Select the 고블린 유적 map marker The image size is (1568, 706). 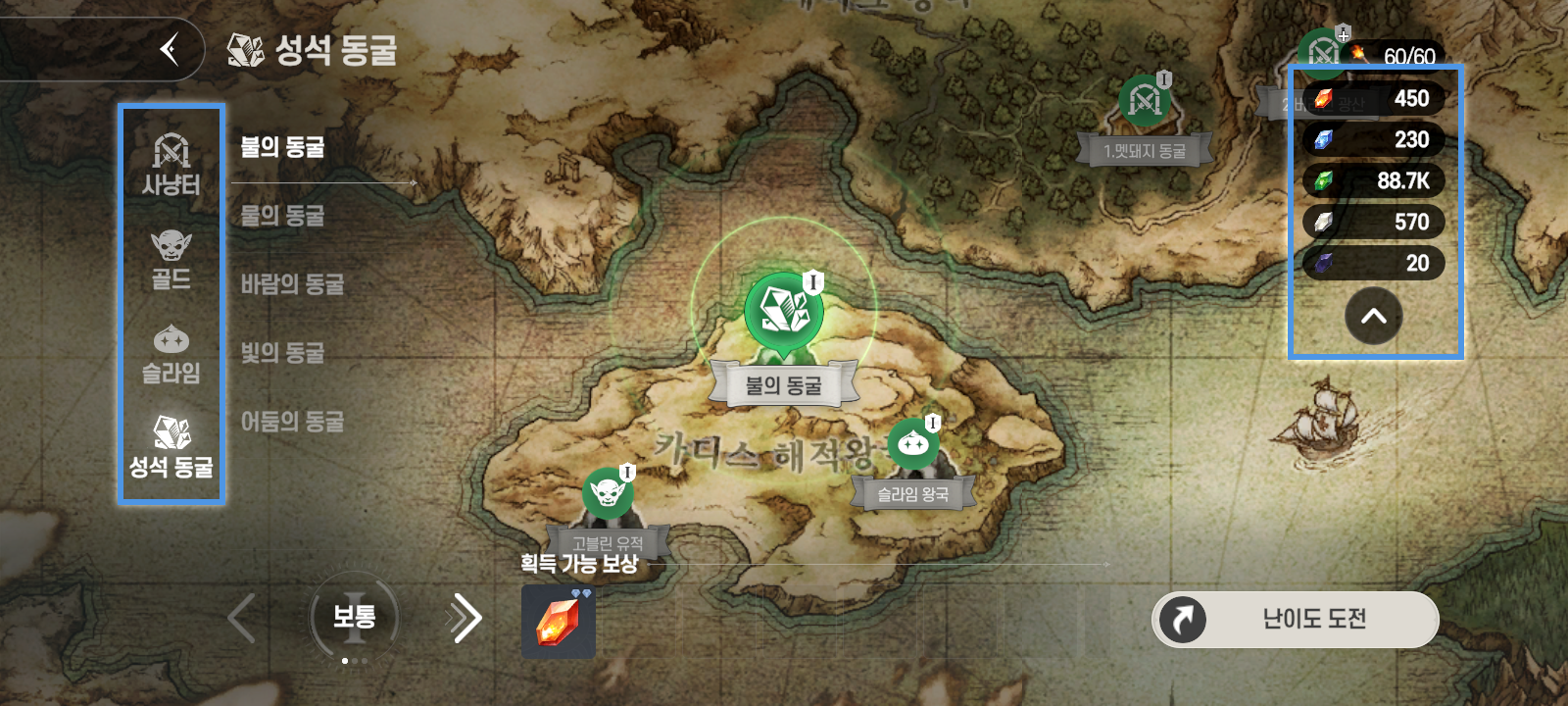[x=608, y=491]
